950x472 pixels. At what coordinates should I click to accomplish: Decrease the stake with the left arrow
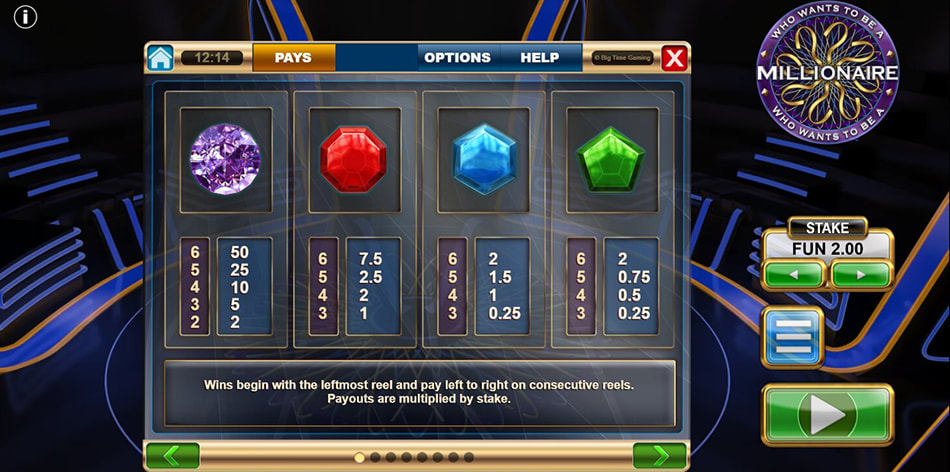tap(794, 274)
